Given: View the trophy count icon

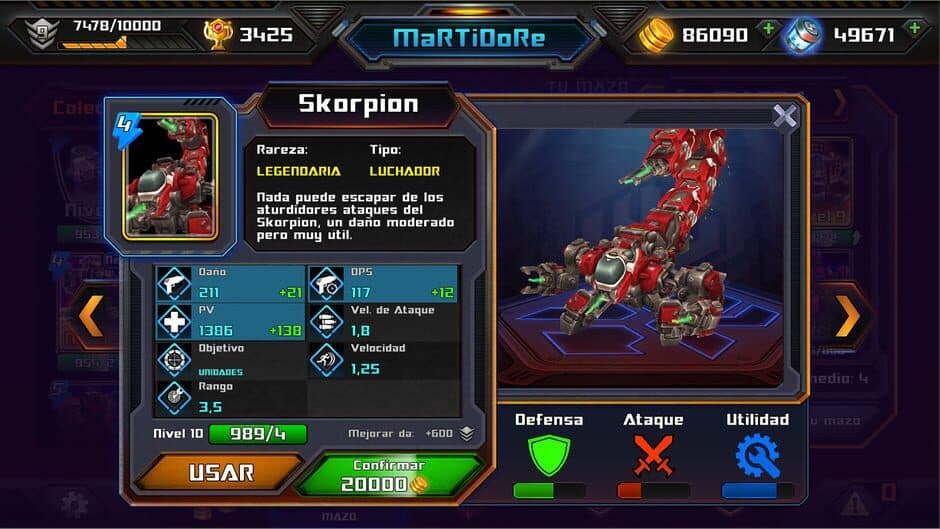Looking at the screenshot, I should click(217, 35).
